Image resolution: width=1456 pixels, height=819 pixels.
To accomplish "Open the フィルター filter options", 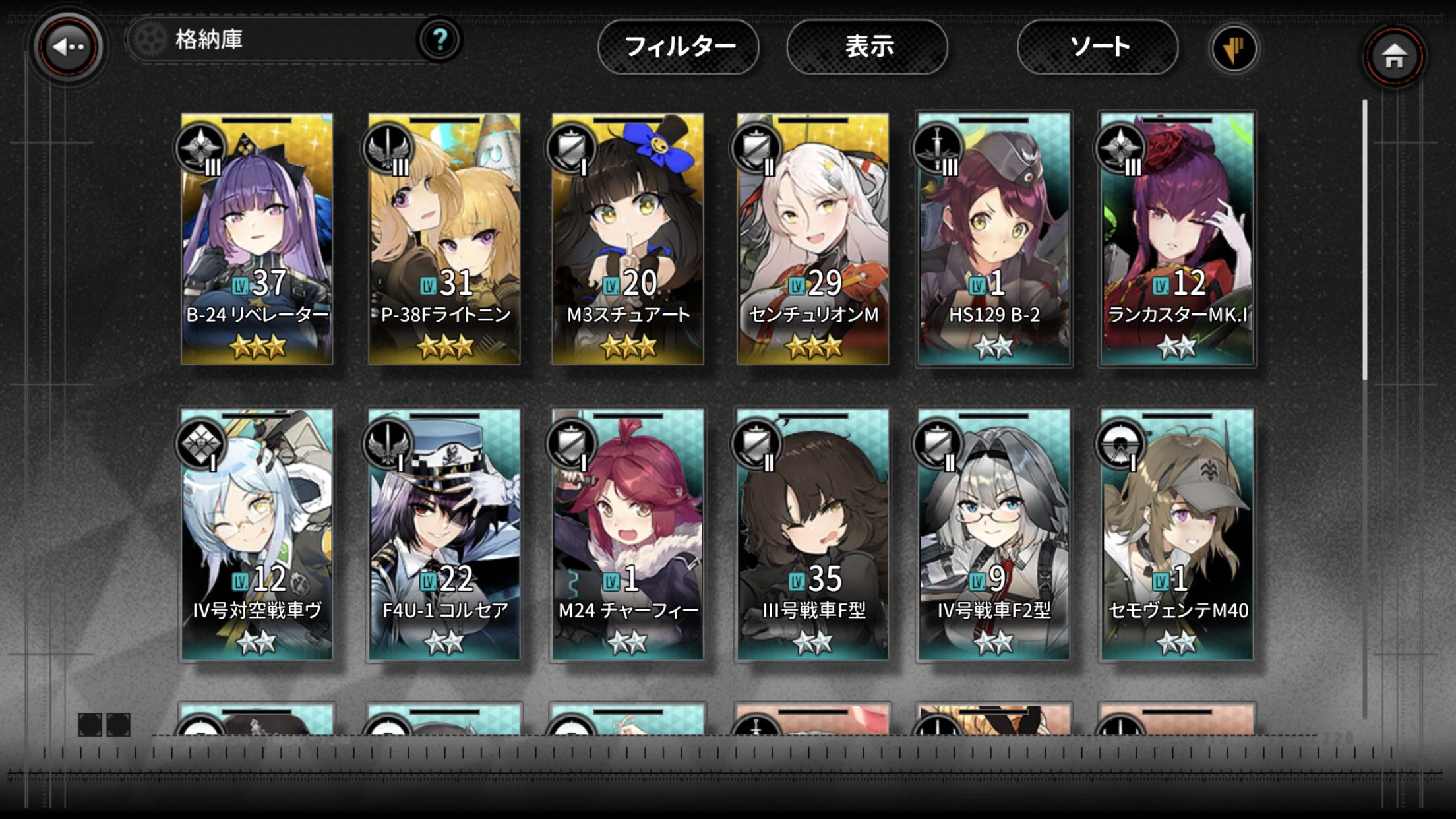I will (x=679, y=47).
